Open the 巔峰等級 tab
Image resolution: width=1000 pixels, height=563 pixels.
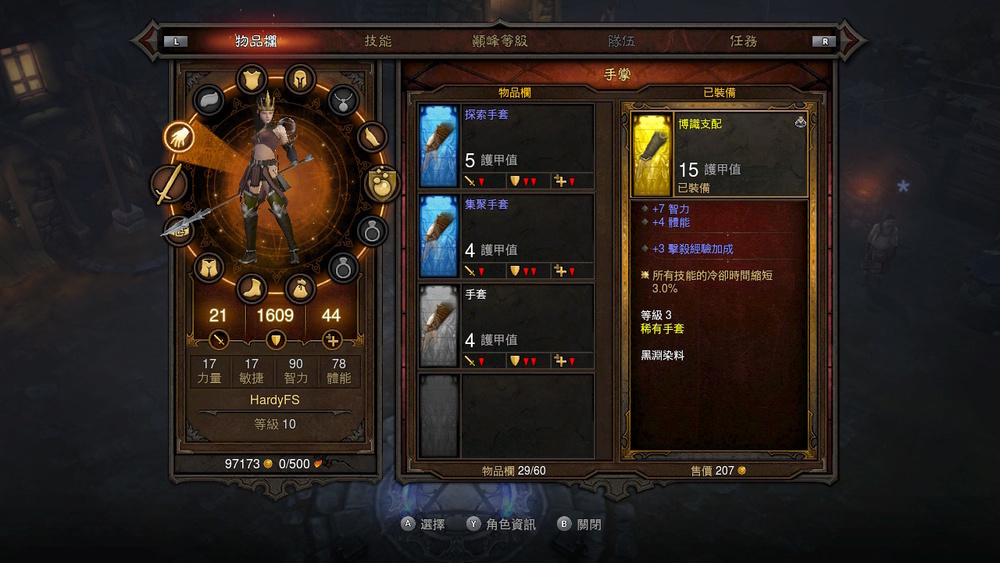tap(499, 41)
